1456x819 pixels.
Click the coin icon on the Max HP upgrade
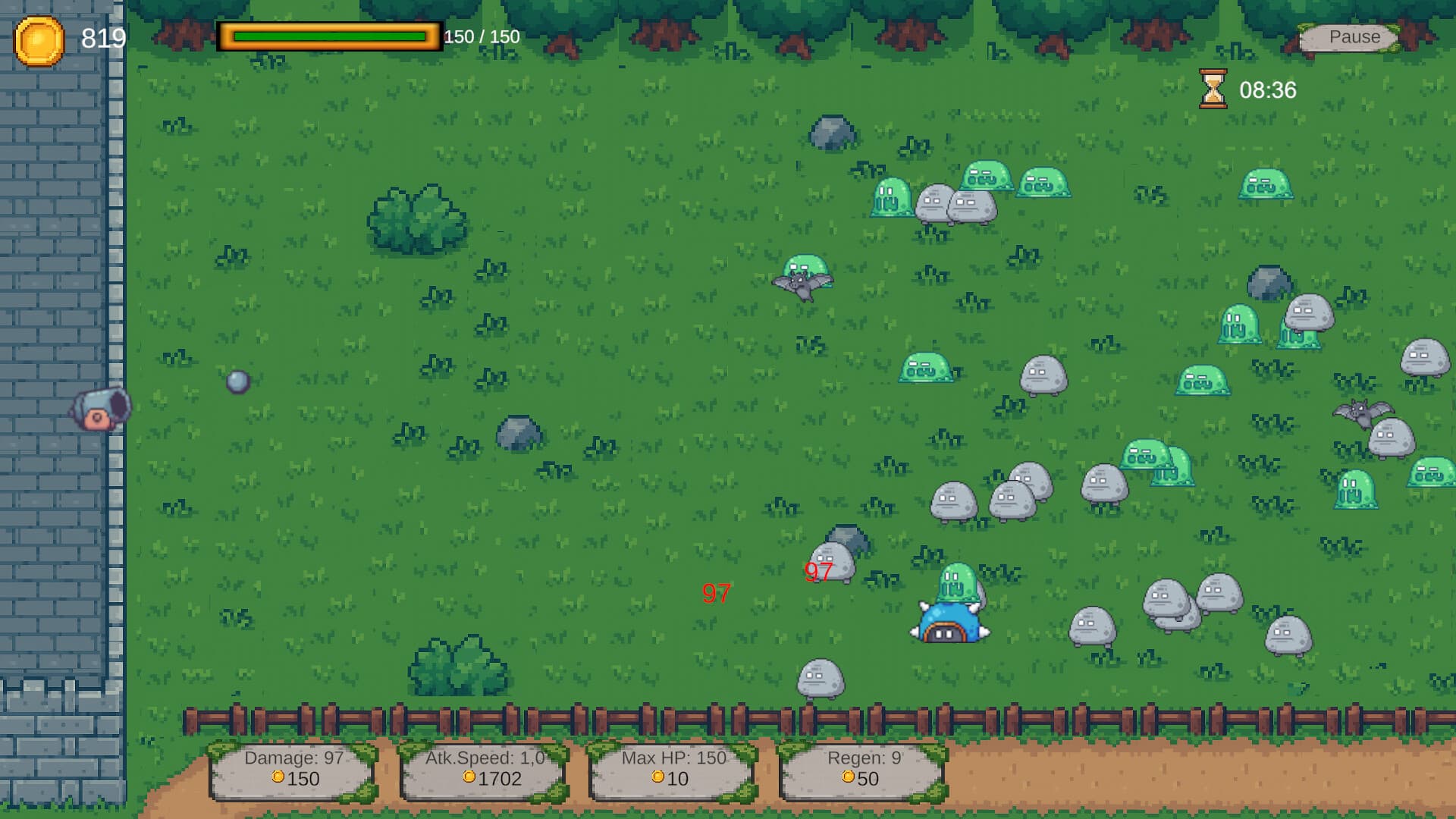pos(657,778)
